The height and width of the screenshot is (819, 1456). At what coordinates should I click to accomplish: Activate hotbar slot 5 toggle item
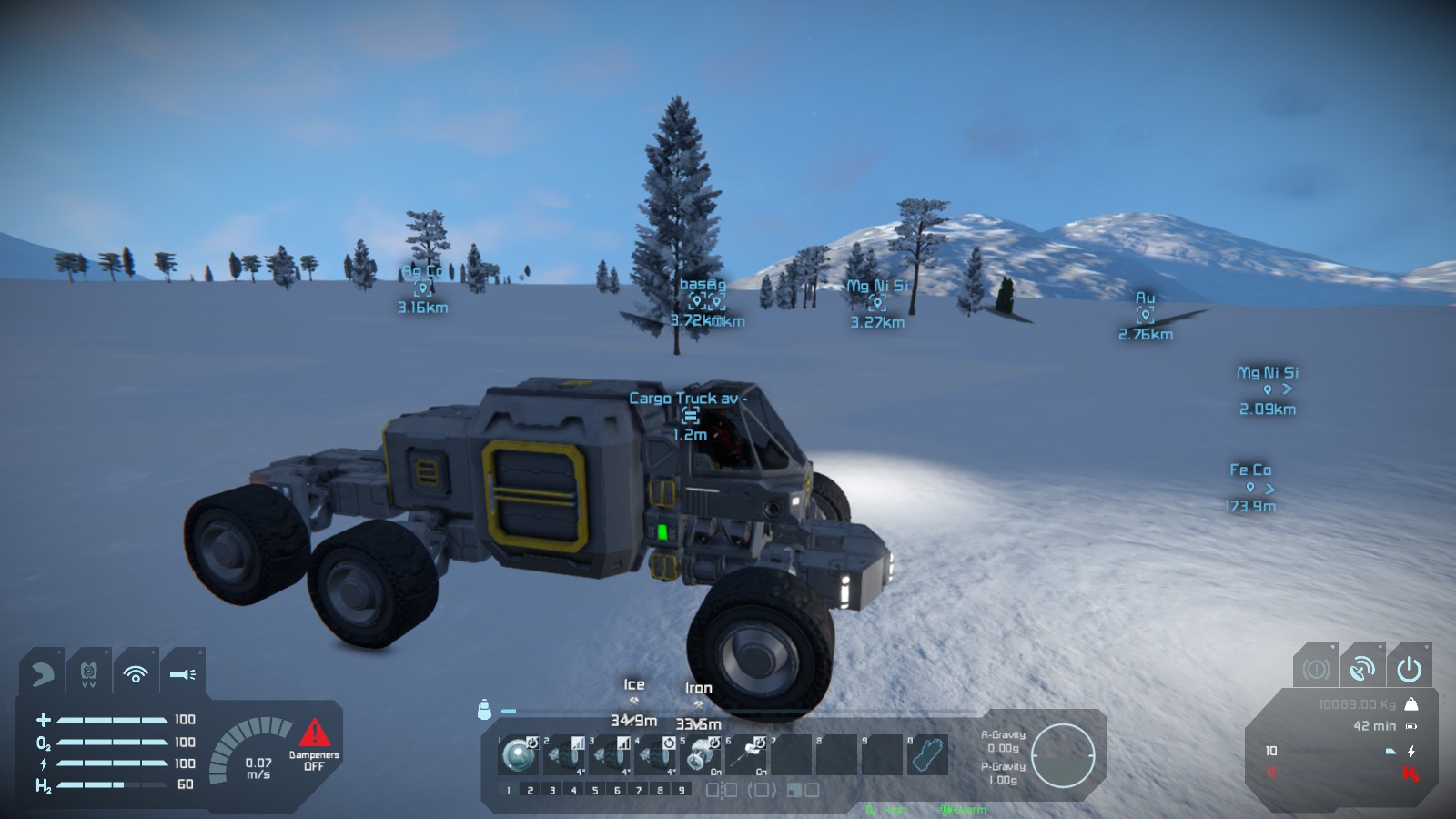[701, 755]
